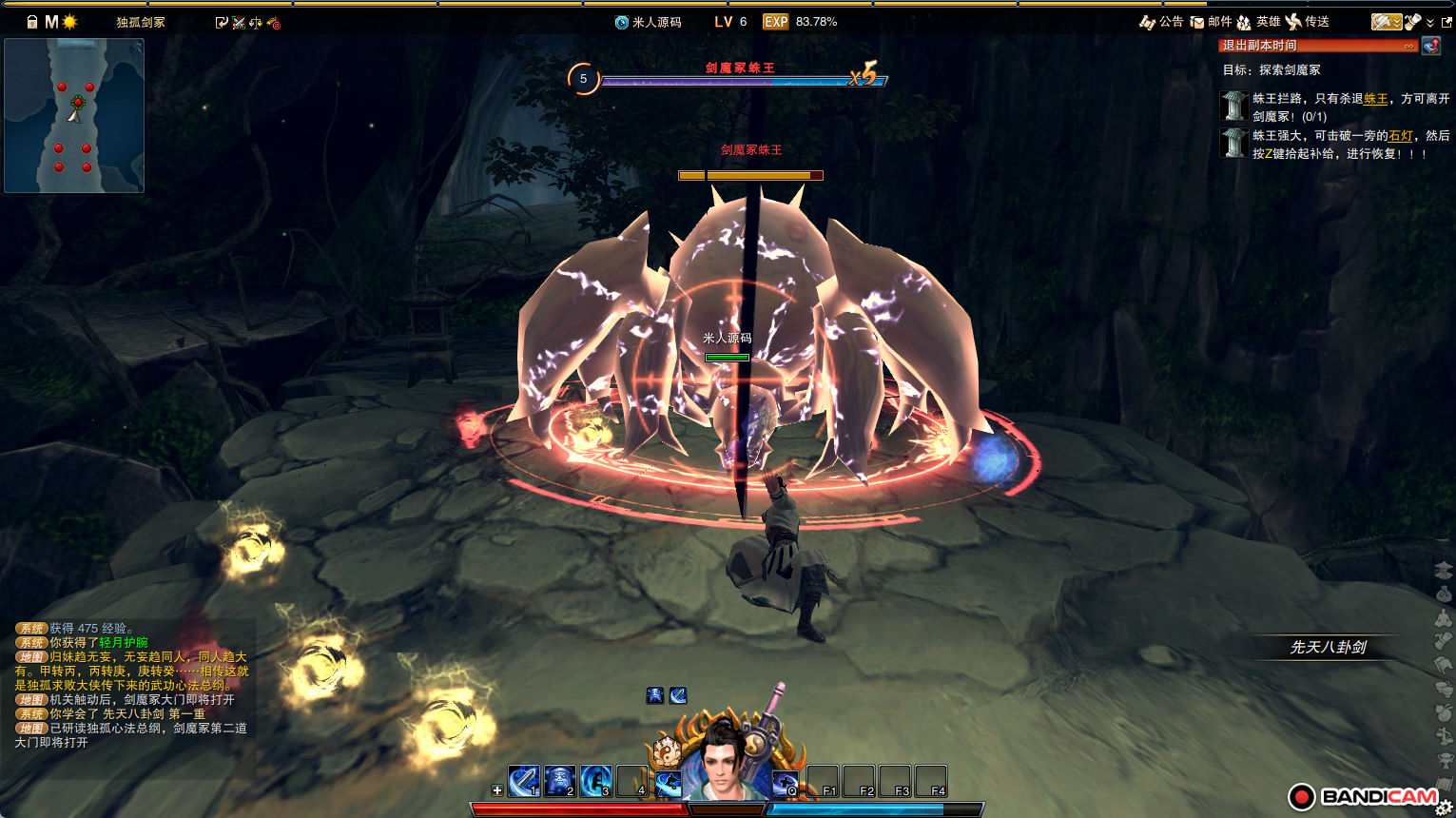
Task: Click the 石灯 stone lantern quest link
Action: 1400,136
